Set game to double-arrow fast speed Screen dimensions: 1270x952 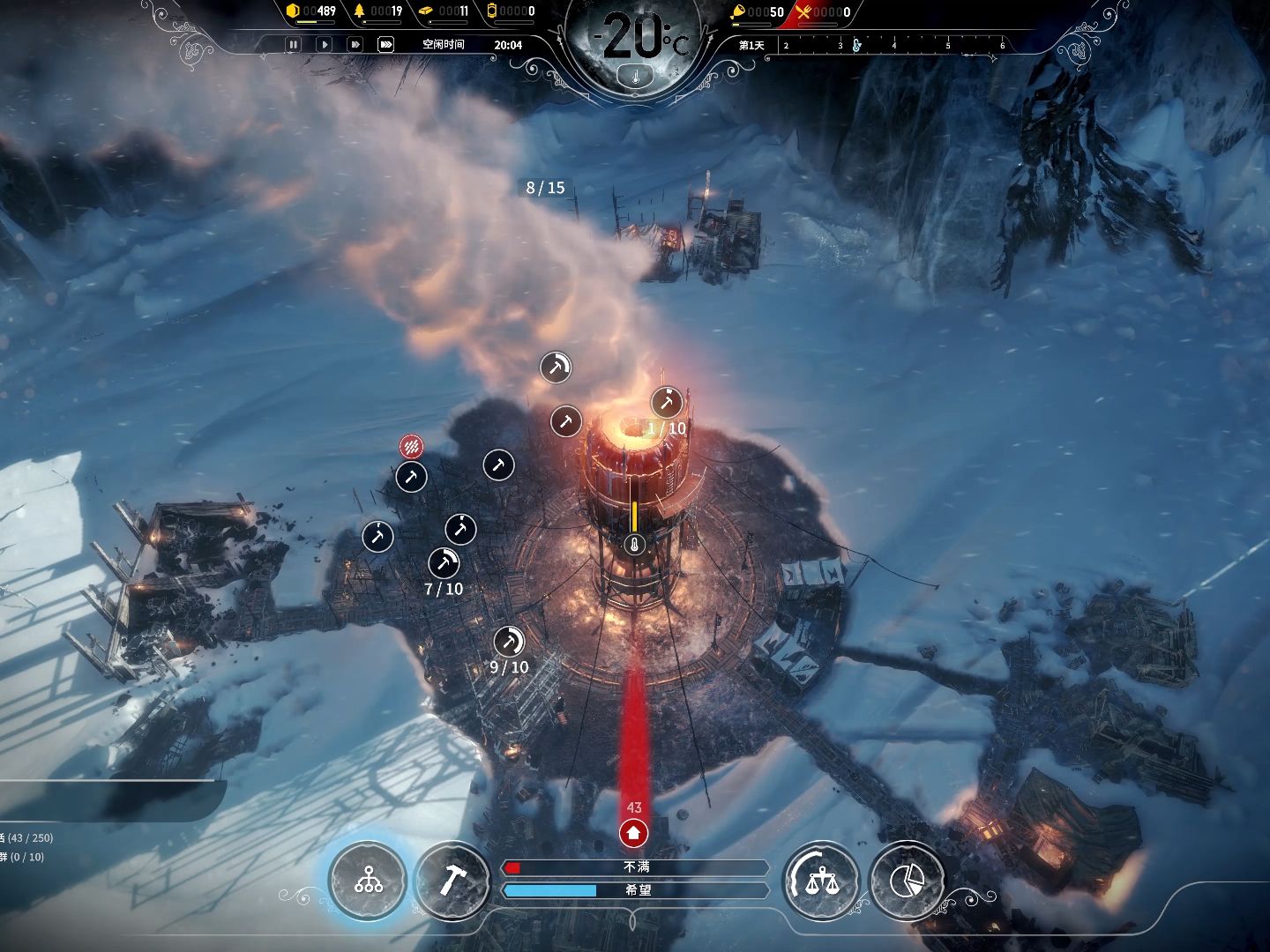355,44
